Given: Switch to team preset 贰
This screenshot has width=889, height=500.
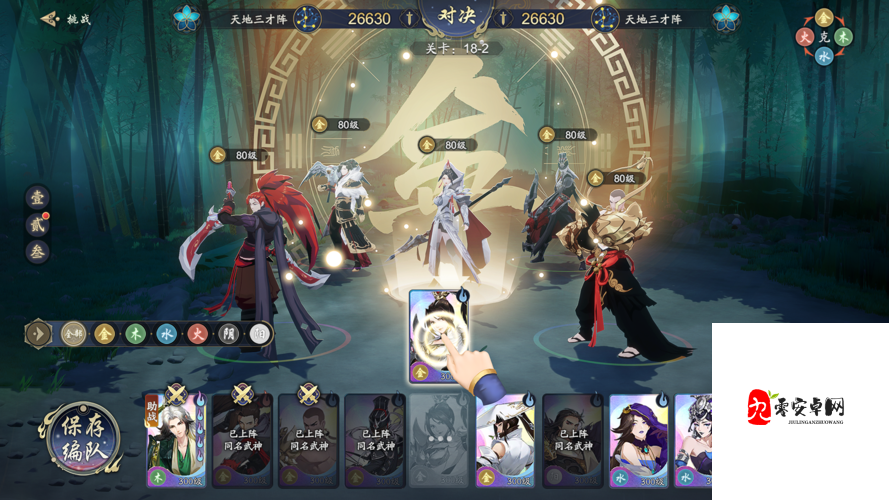Looking at the screenshot, I should coord(37,224).
